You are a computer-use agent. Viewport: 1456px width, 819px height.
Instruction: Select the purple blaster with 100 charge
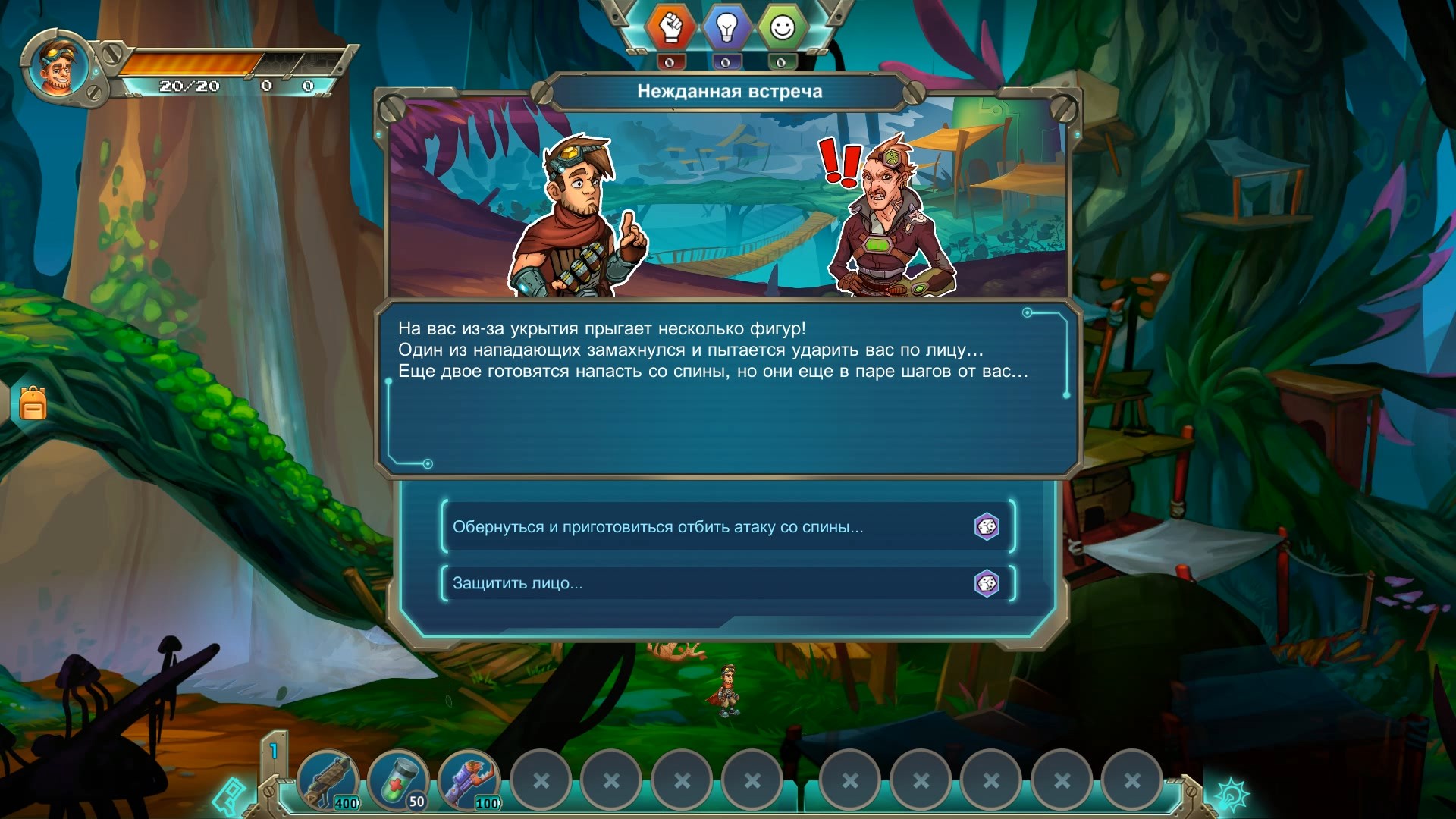tap(470, 778)
